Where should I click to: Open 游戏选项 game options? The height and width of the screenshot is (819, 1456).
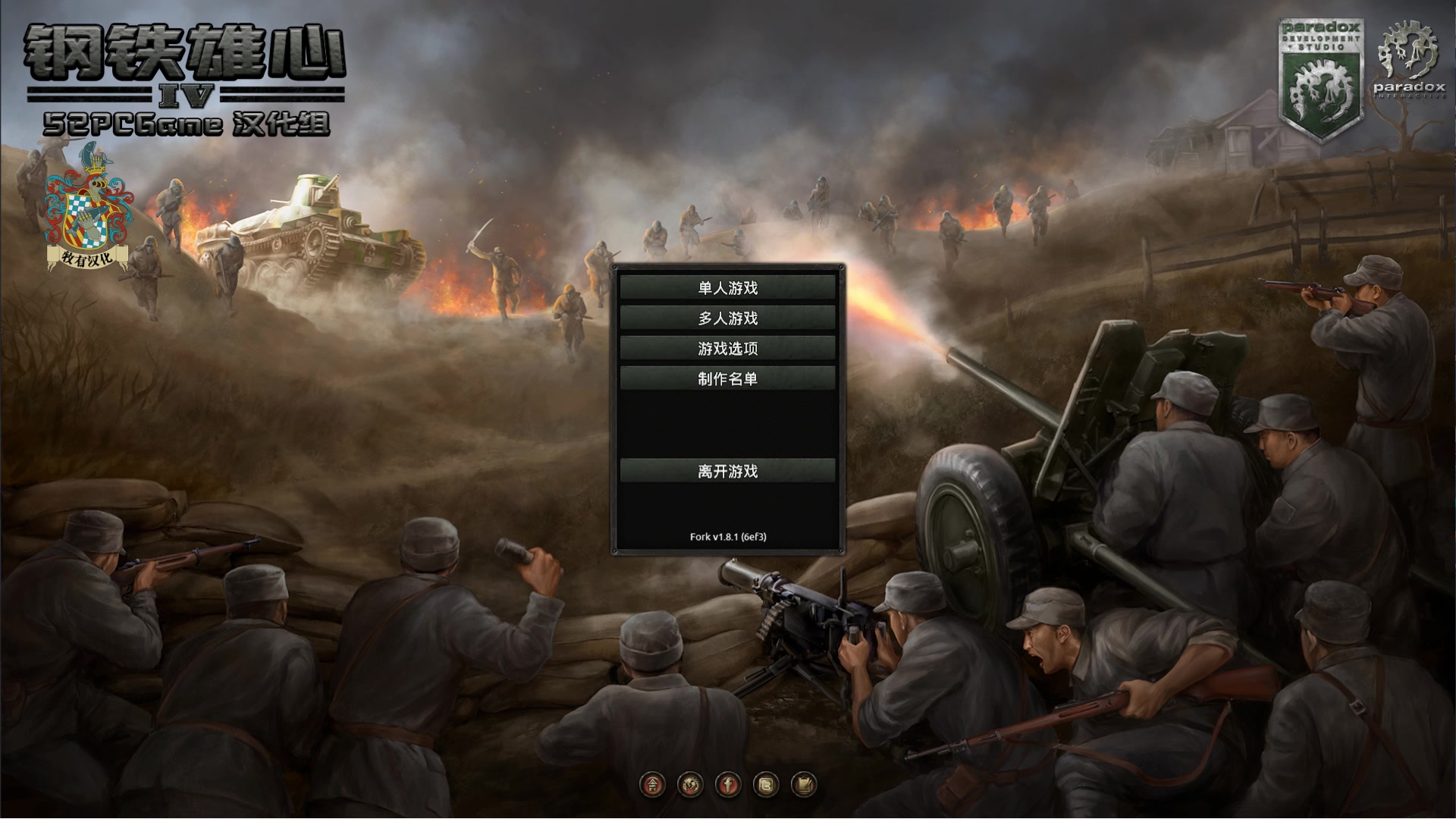726,348
